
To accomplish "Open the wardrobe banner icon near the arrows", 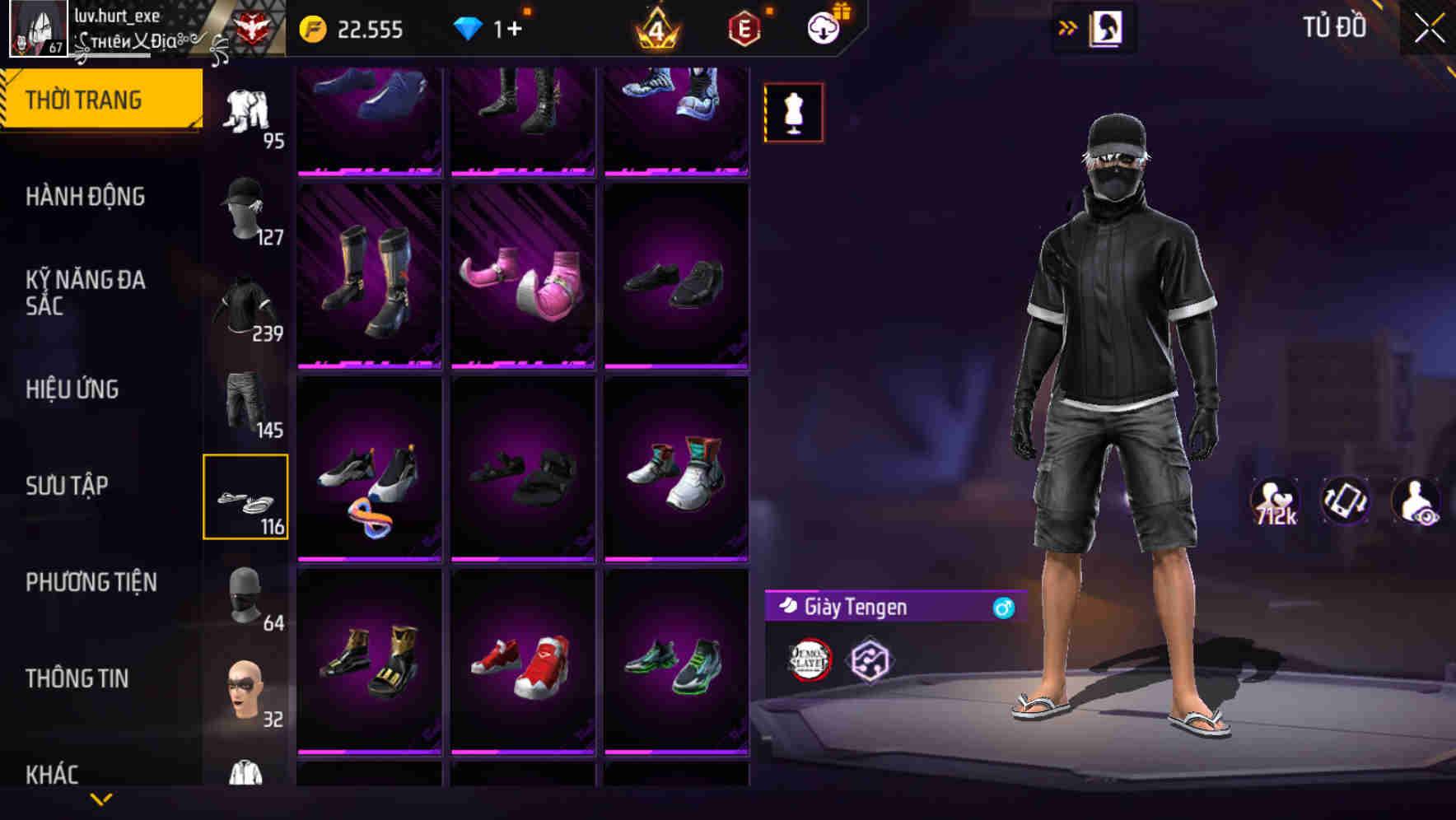I will [1105, 27].
